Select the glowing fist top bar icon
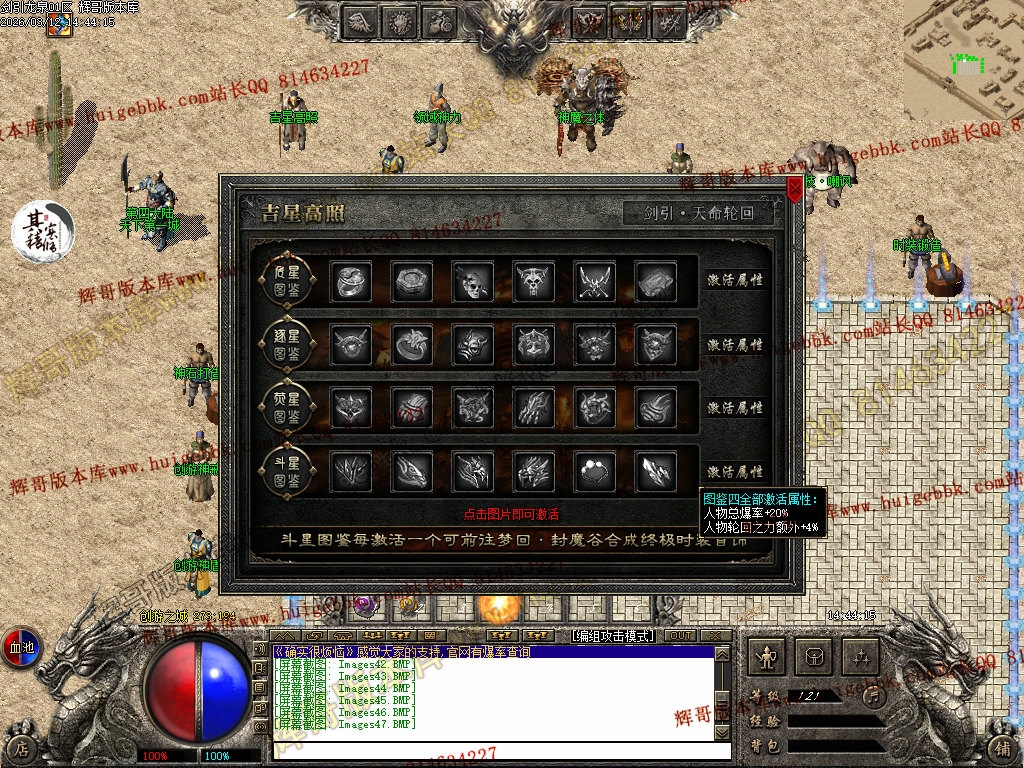This screenshot has height=768, width=1024. click(400, 21)
